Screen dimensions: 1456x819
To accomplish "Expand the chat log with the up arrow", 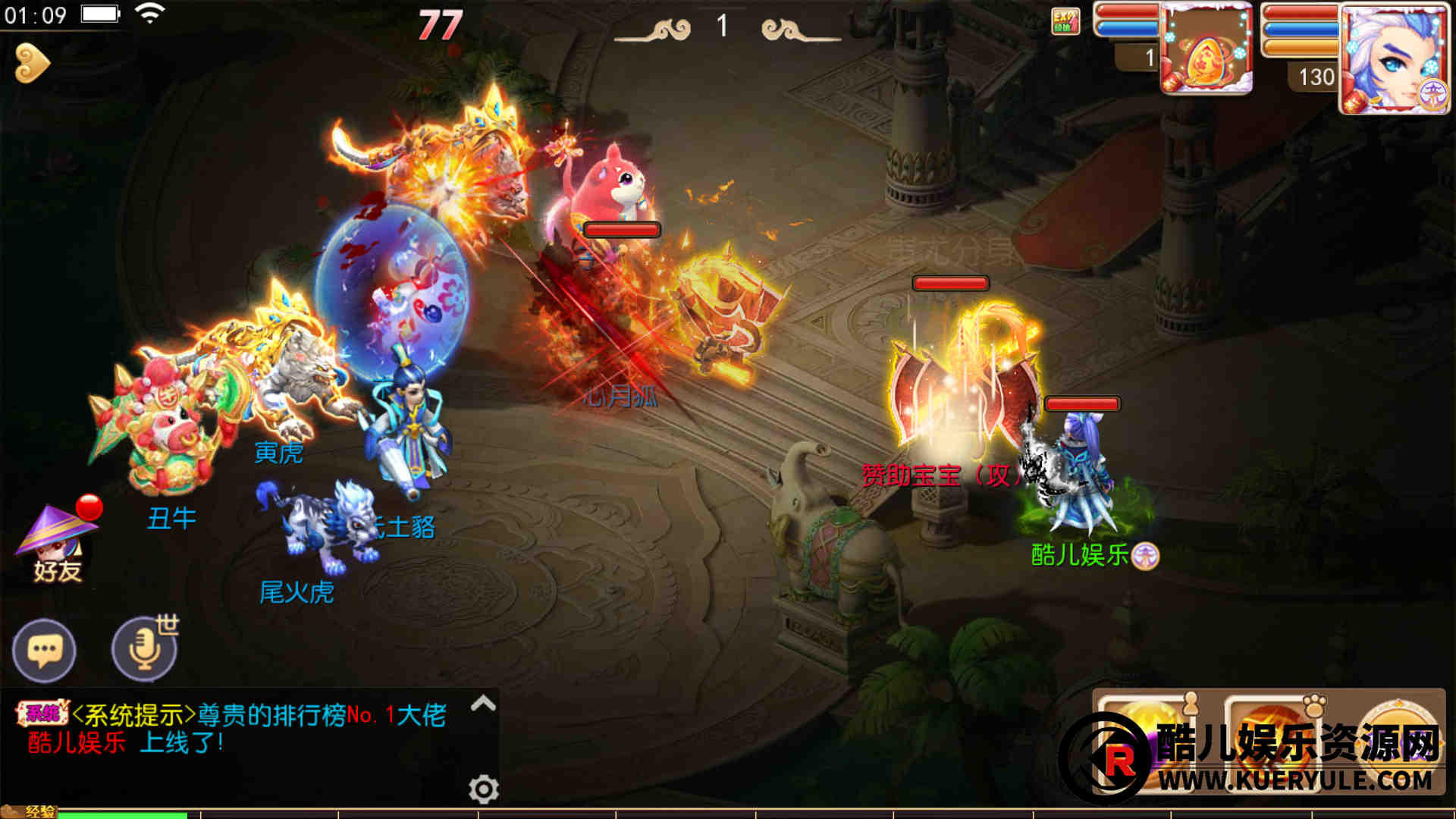I will point(483,704).
